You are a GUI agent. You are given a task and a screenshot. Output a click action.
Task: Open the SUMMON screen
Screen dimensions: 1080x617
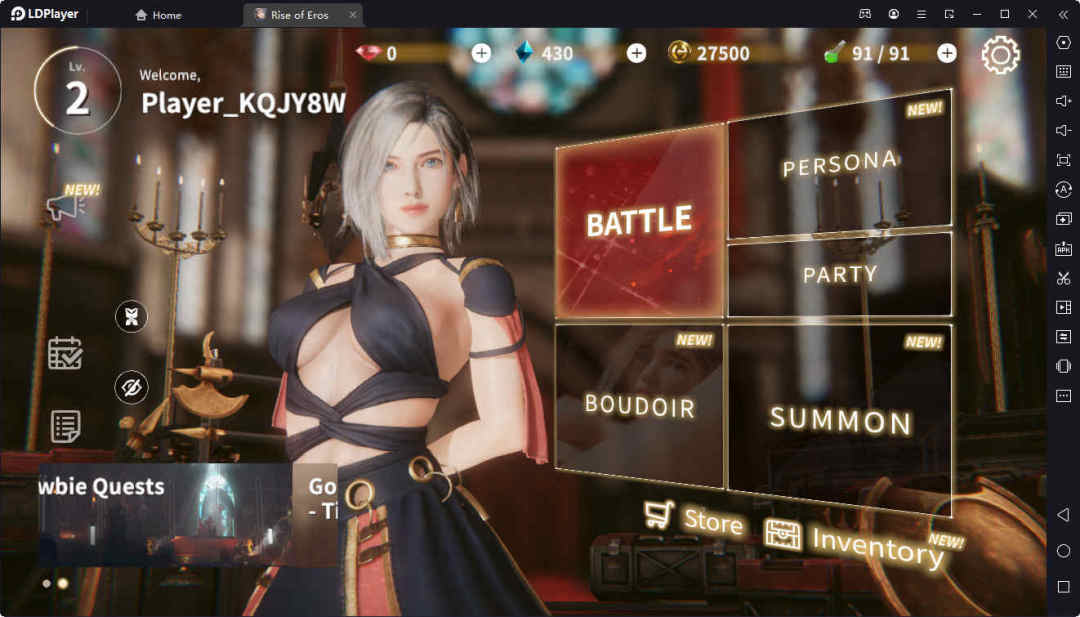(x=840, y=418)
